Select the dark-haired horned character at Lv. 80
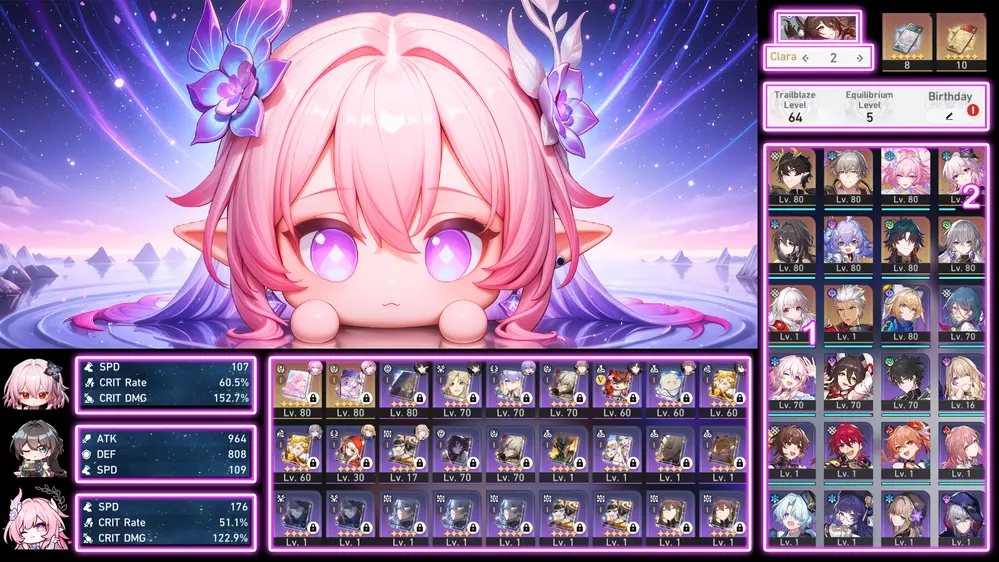 click(792, 175)
